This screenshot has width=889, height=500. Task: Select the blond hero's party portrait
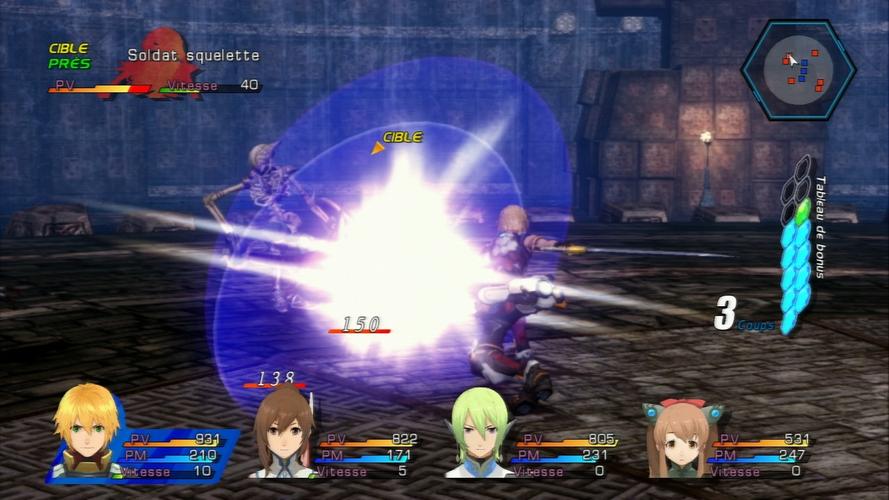[87, 433]
